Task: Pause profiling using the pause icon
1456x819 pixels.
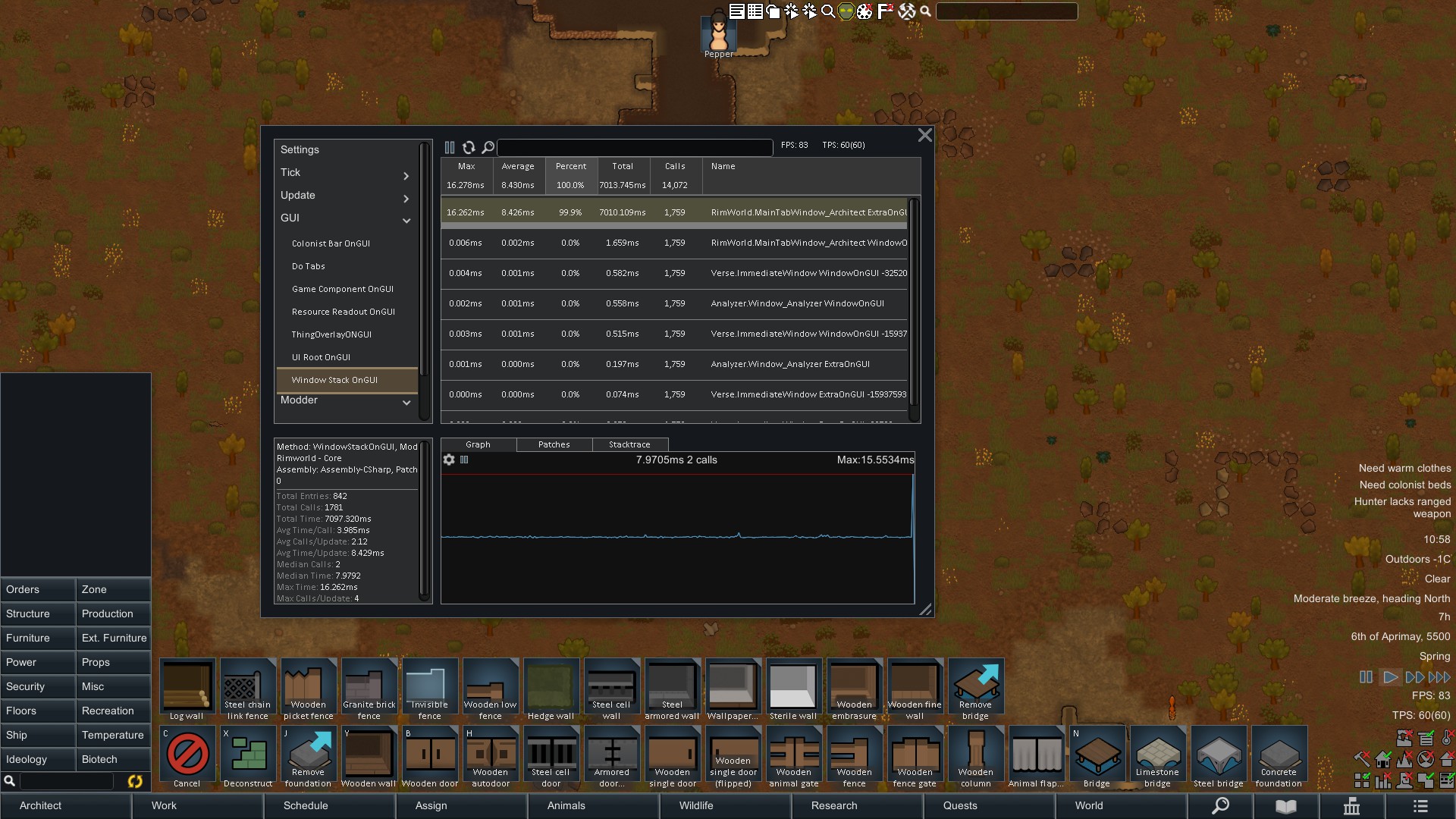Action: pyautogui.click(x=450, y=147)
